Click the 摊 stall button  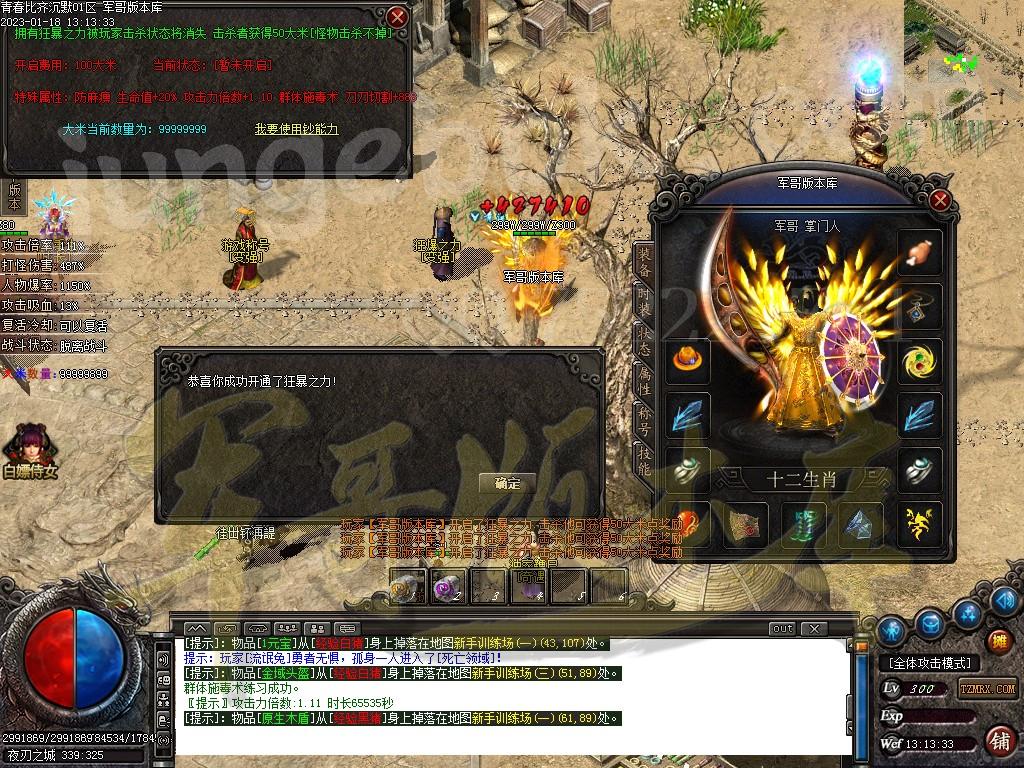tap(997, 640)
